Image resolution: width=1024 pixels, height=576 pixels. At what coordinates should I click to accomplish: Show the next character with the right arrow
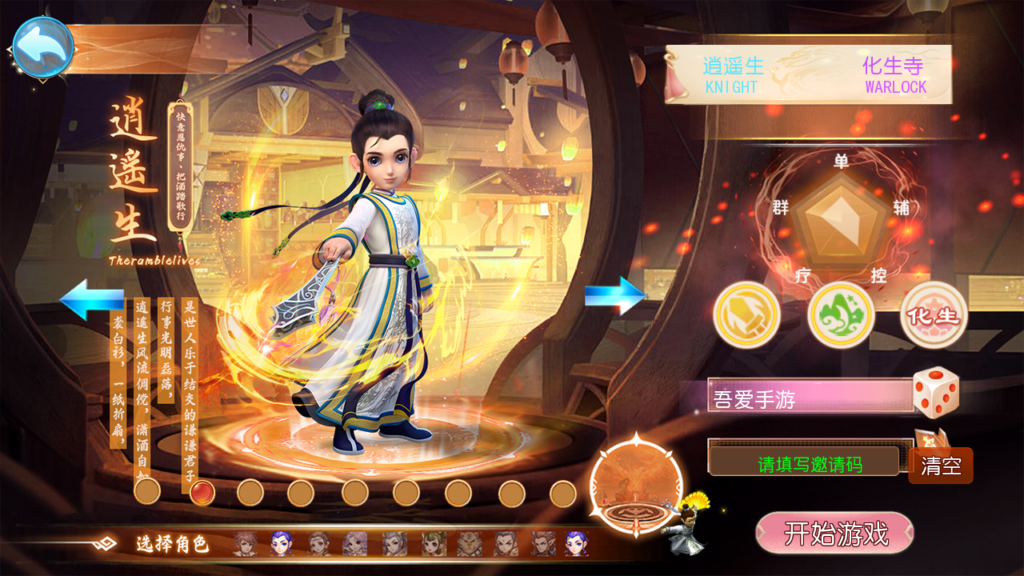(615, 295)
